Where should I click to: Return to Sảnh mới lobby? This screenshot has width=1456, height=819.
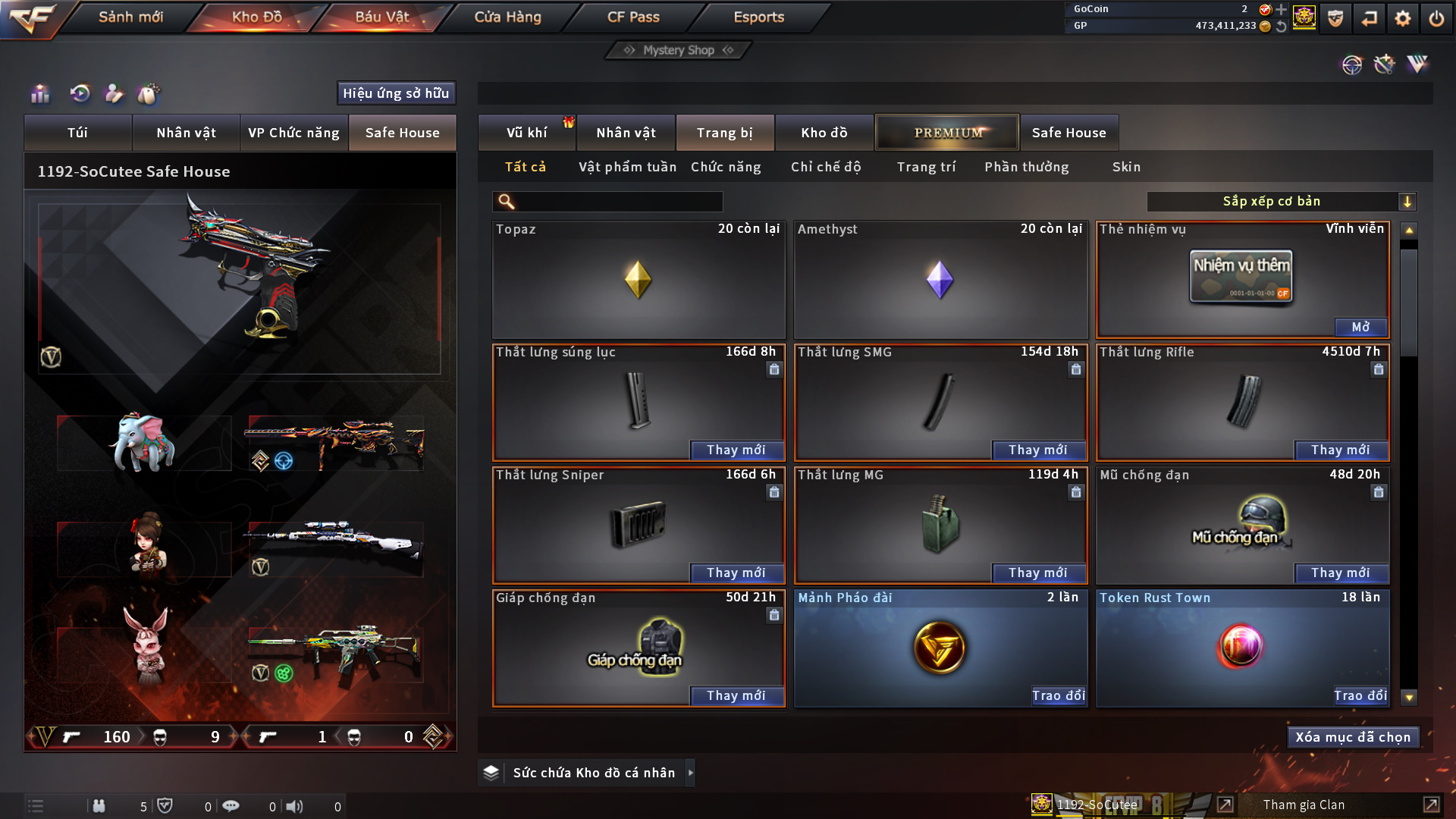(130, 17)
